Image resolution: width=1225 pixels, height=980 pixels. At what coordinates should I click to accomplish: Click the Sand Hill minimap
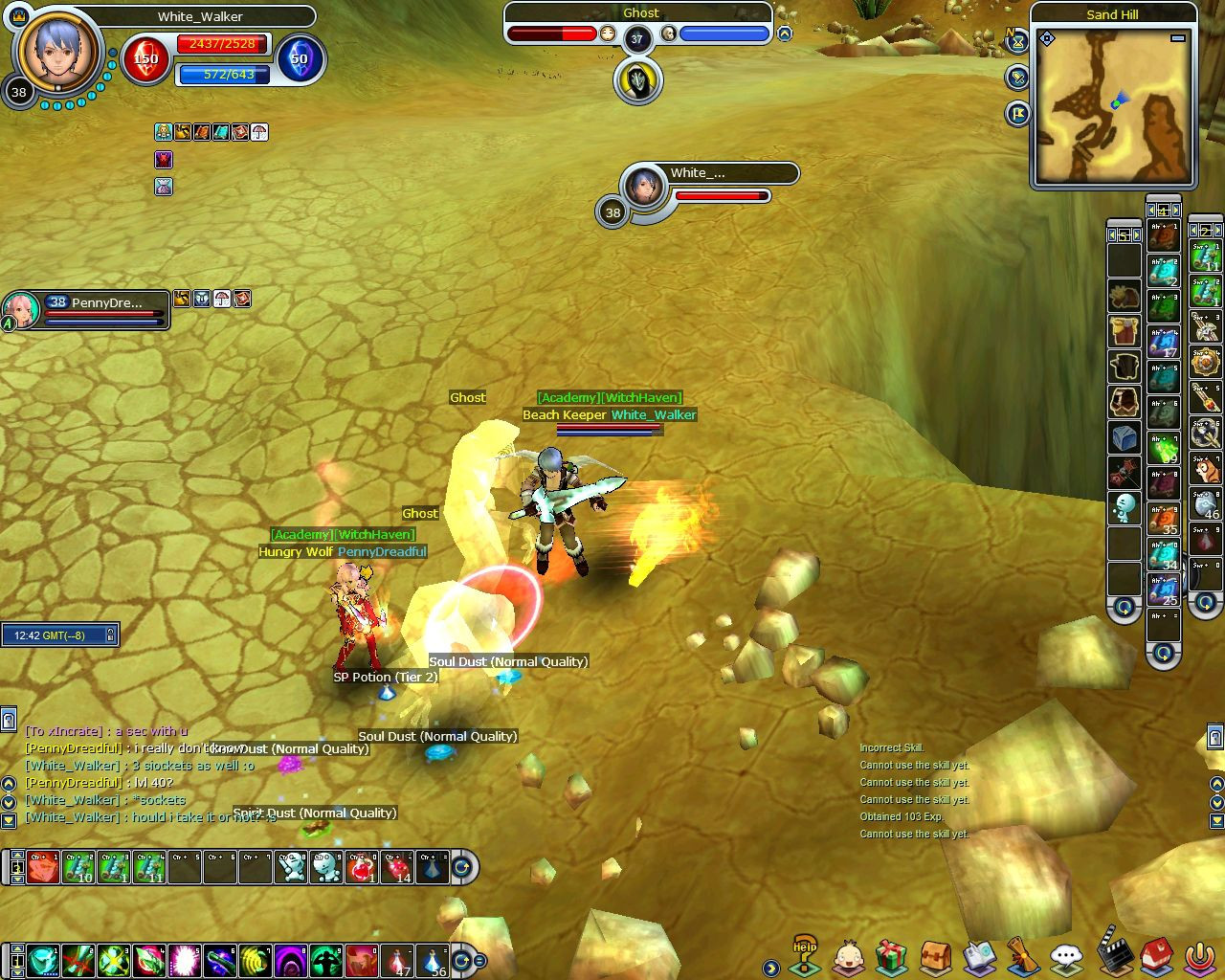[x=1113, y=105]
